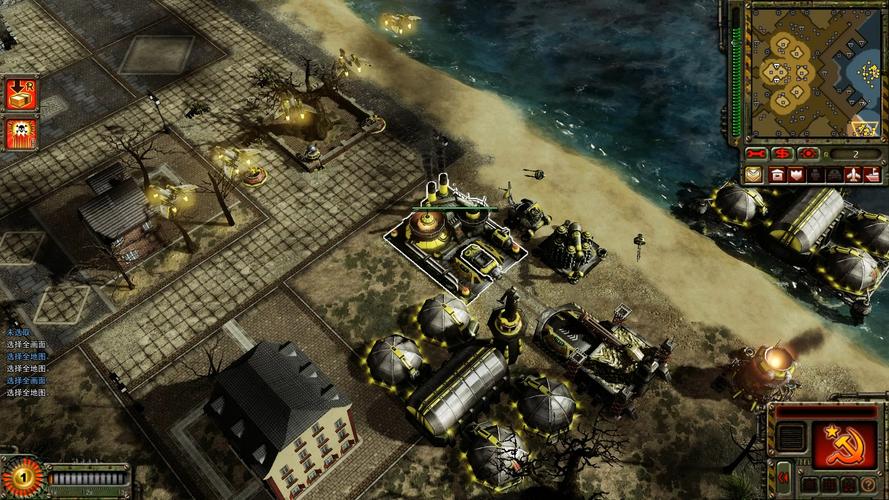This screenshot has height=500, width=889.
Task: Toggle the dollar-sign sell mode
Action: (x=782, y=154)
